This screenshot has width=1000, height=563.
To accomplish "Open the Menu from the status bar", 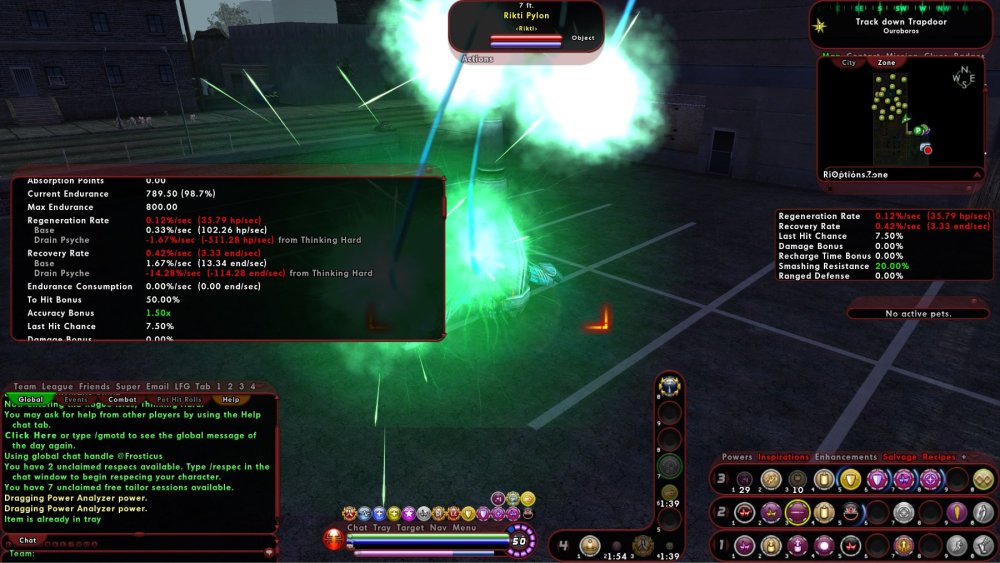I will coord(464,527).
